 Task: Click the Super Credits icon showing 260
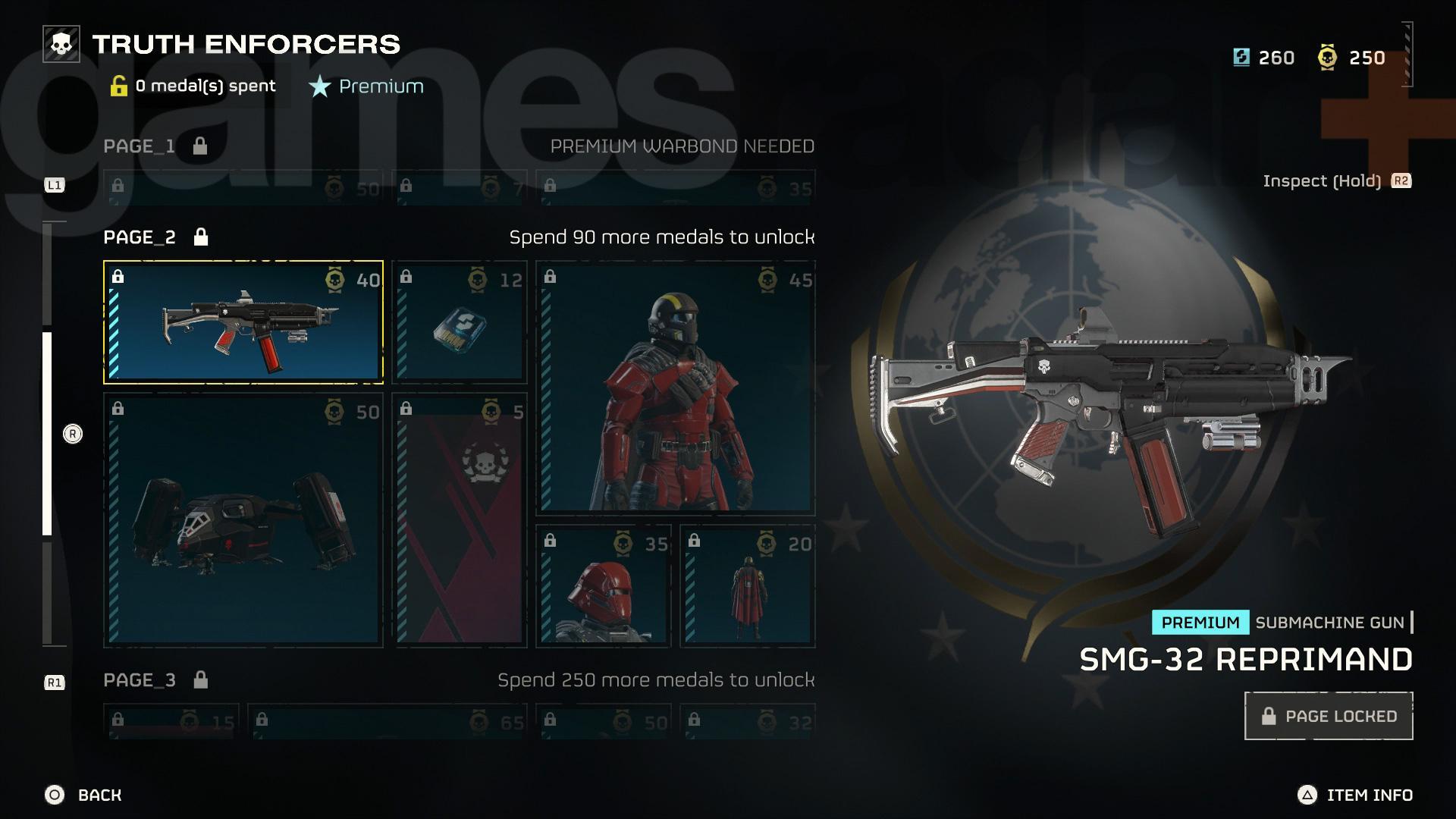coord(1241,57)
